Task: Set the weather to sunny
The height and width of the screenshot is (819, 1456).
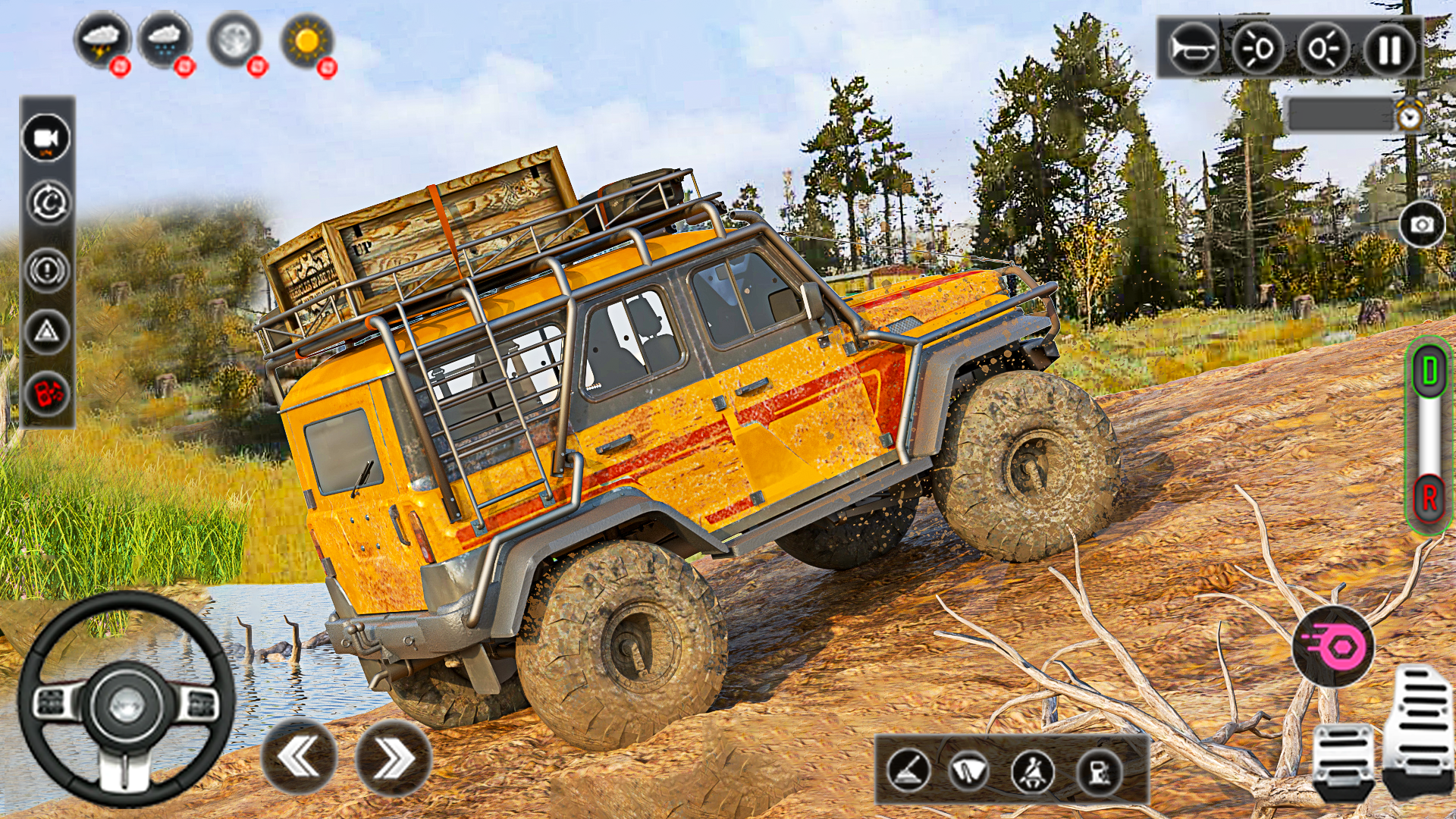Action: pyautogui.click(x=306, y=39)
